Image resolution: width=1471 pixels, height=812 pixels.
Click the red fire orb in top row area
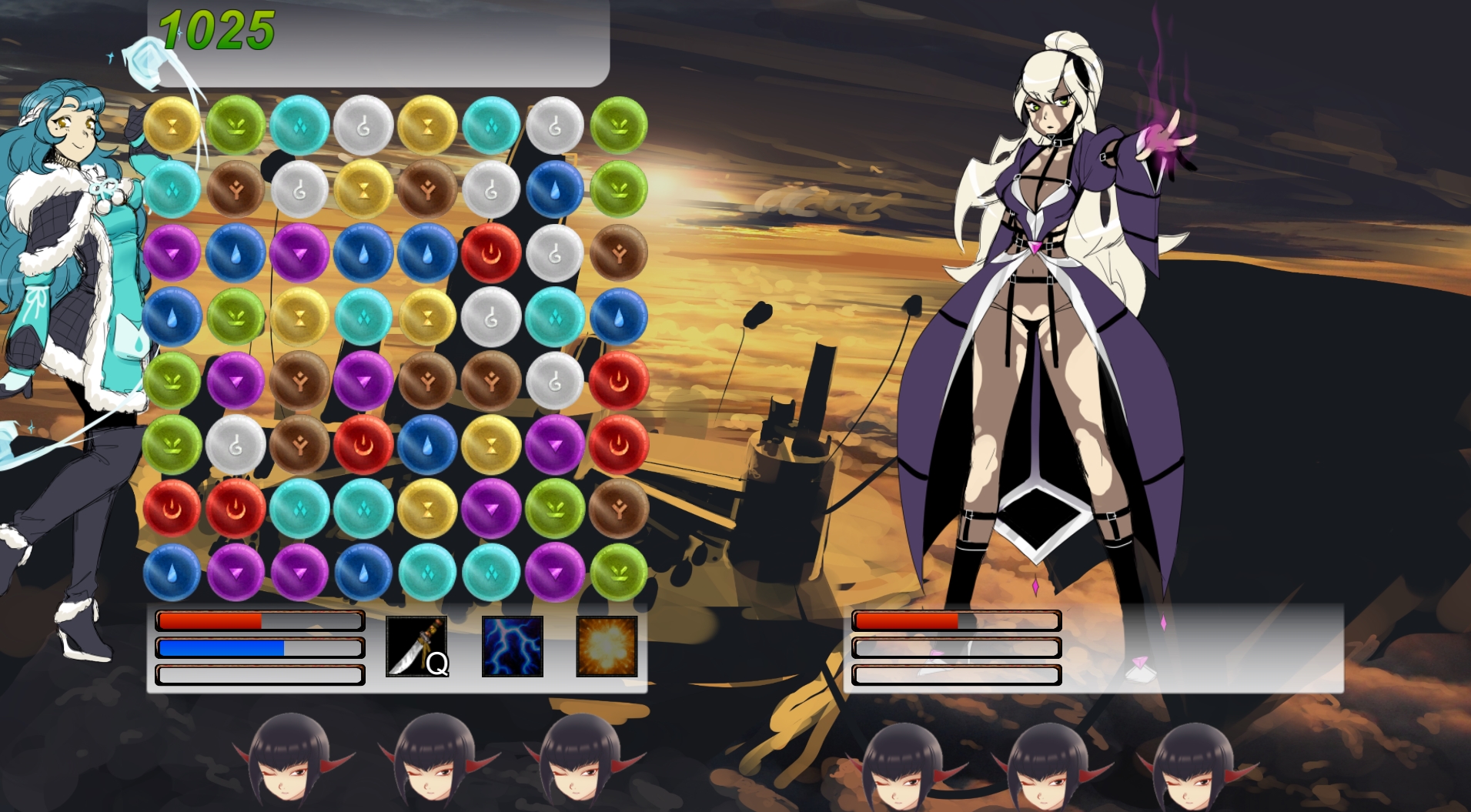(490, 254)
